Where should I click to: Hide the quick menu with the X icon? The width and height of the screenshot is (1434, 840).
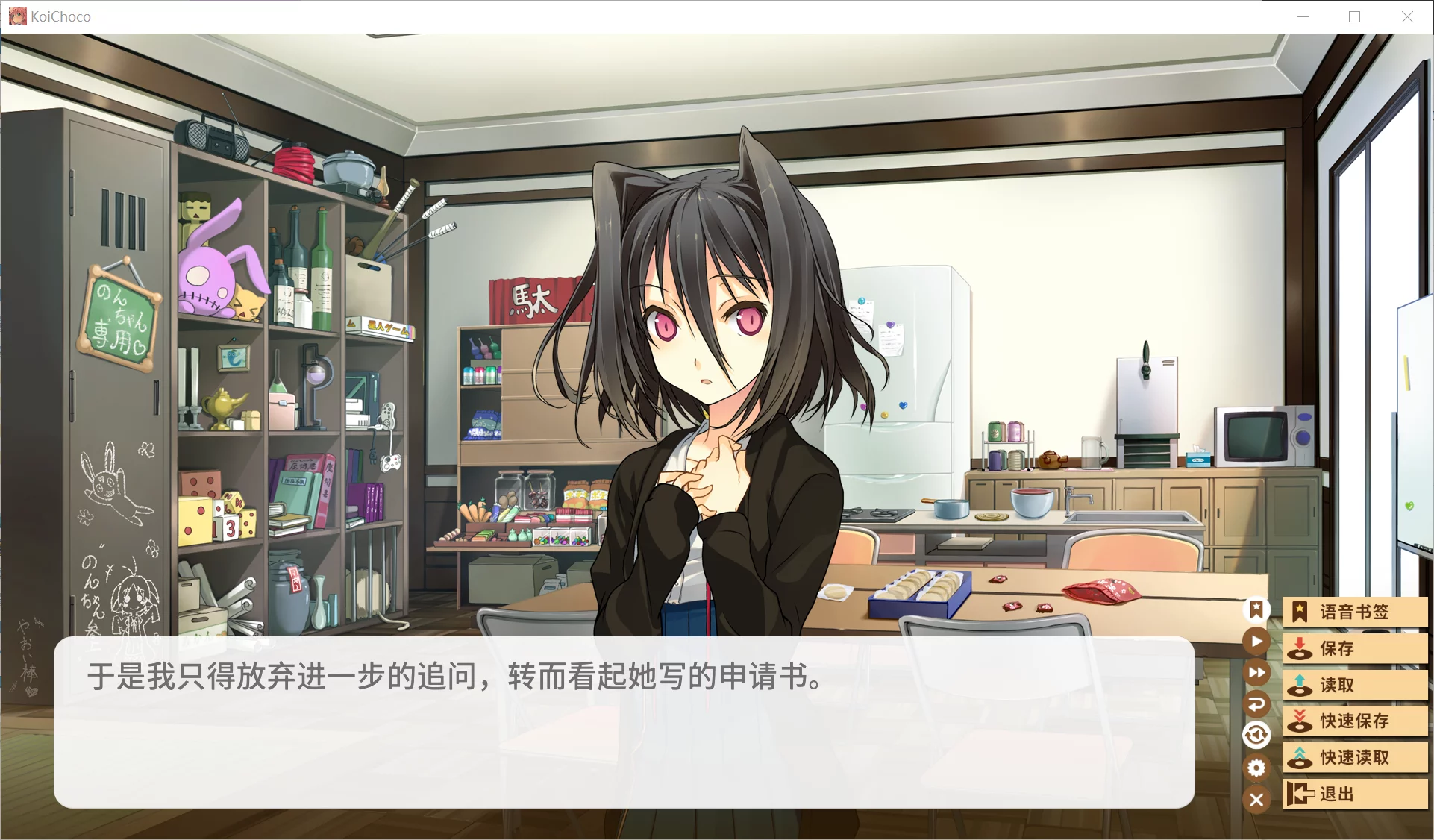(1256, 799)
